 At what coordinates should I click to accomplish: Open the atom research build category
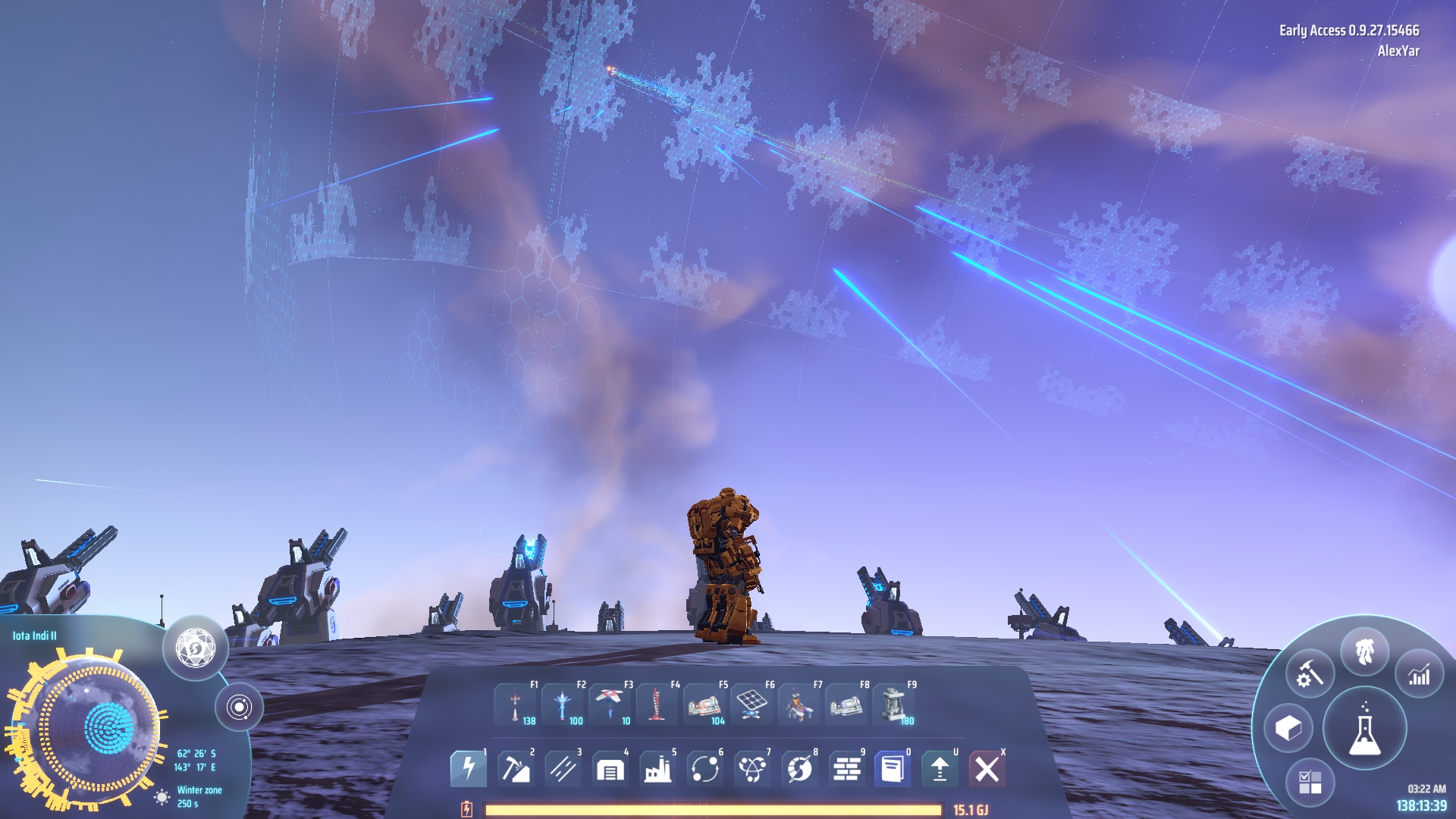coord(752,769)
